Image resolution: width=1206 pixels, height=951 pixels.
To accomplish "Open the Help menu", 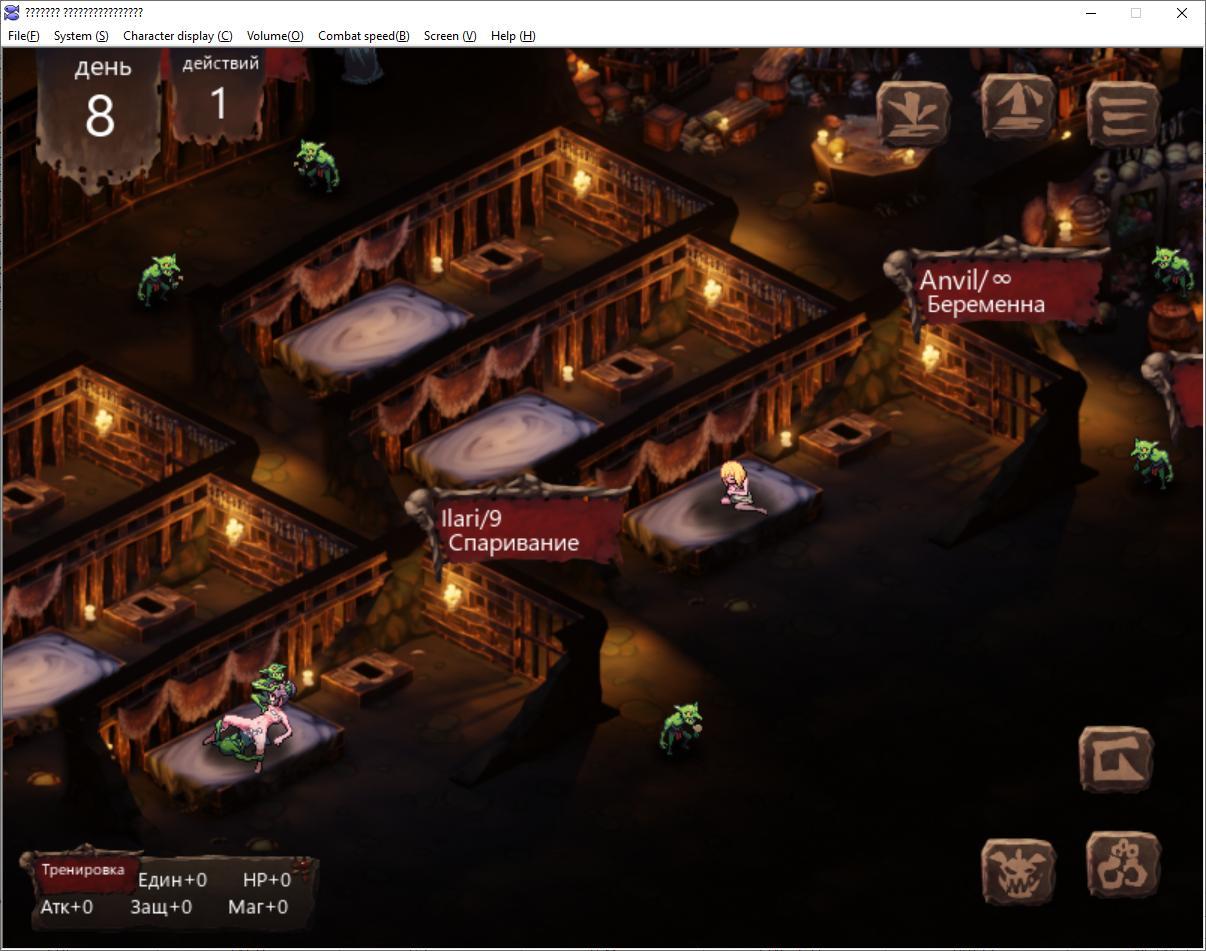I will click(513, 36).
